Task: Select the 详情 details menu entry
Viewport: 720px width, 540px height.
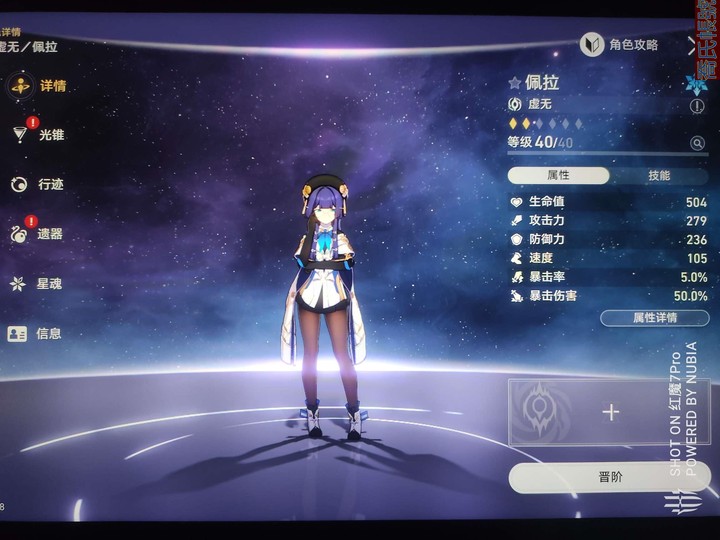Action: pyautogui.click(x=40, y=86)
